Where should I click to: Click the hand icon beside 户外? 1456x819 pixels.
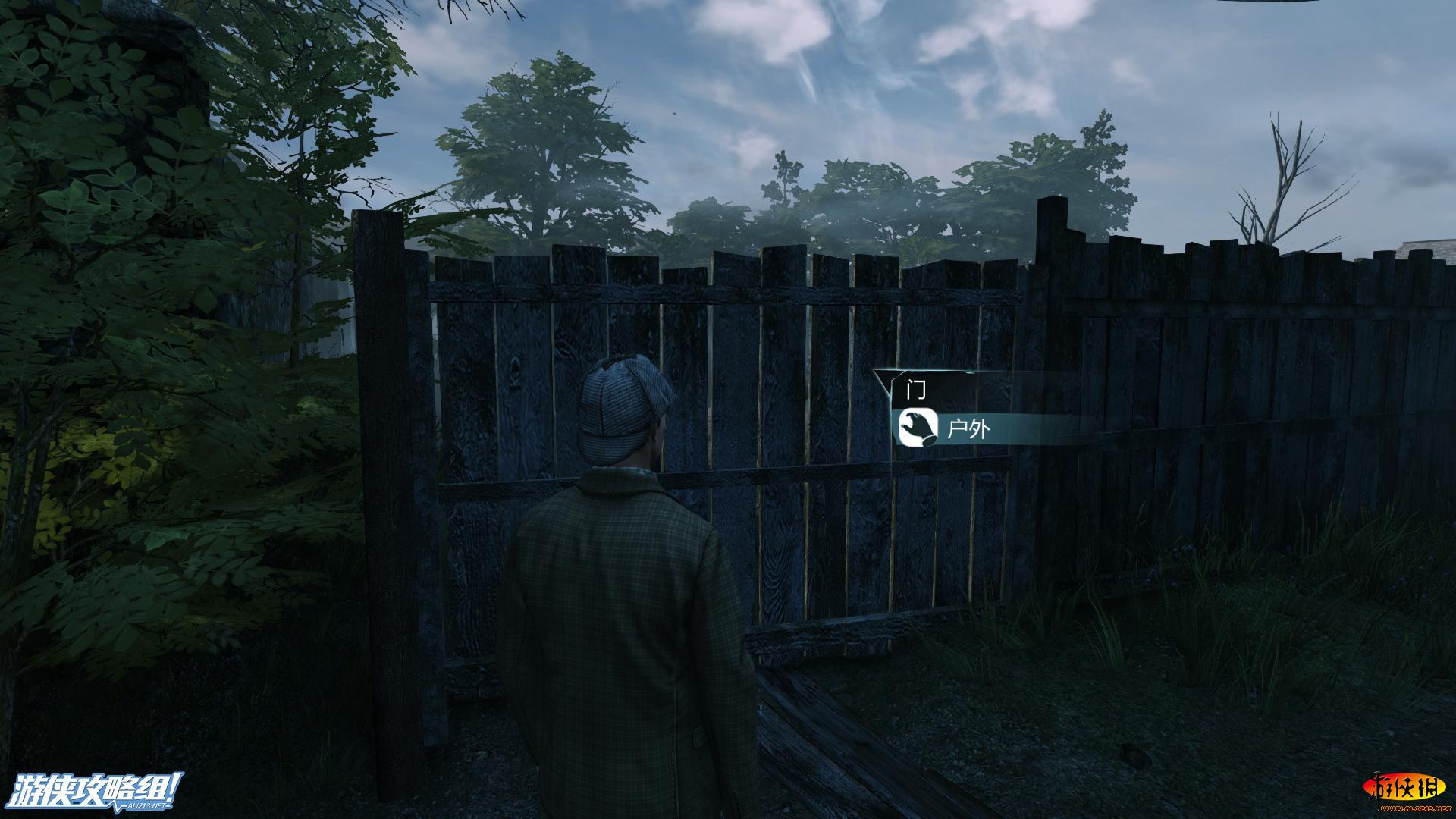(915, 428)
